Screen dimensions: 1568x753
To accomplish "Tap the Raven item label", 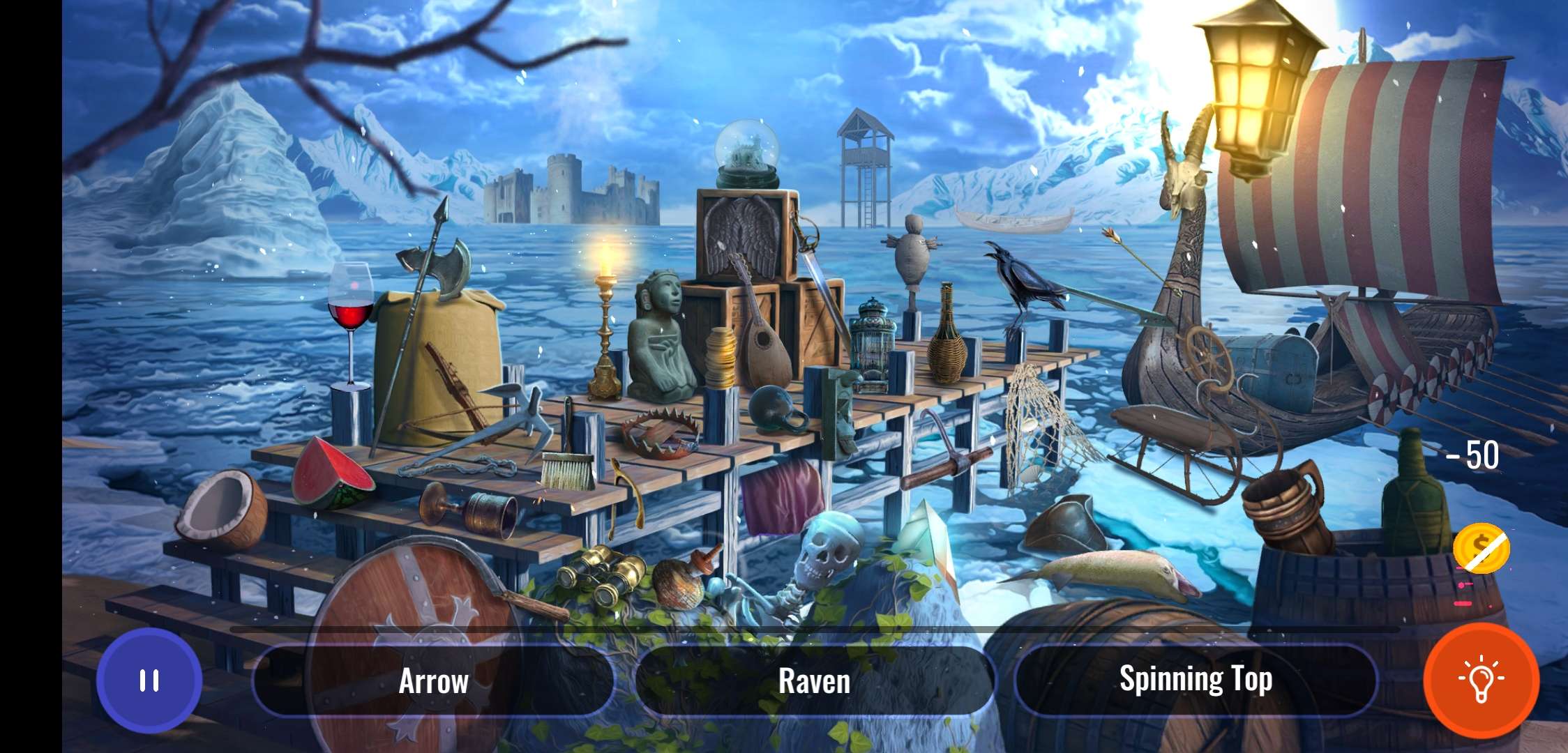I will tap(814, 681).
